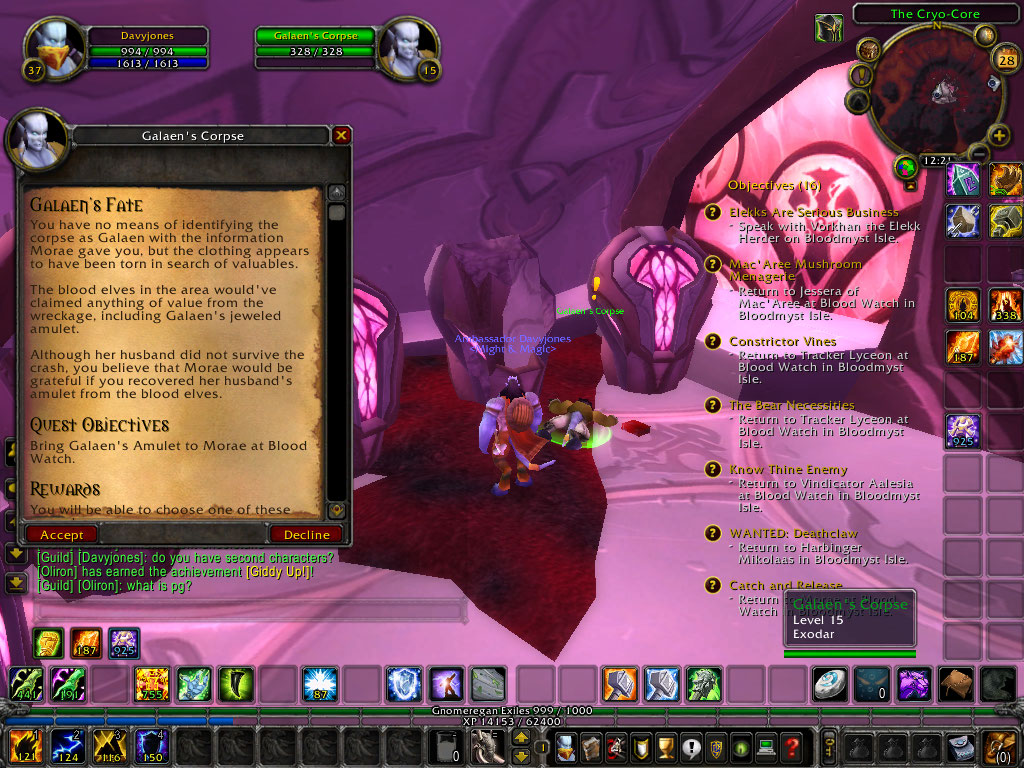The height and width of the screenshot is (768, 1024).
Task: Select the Elekks Are Serious Business objective
Action: tap(813, 212)
